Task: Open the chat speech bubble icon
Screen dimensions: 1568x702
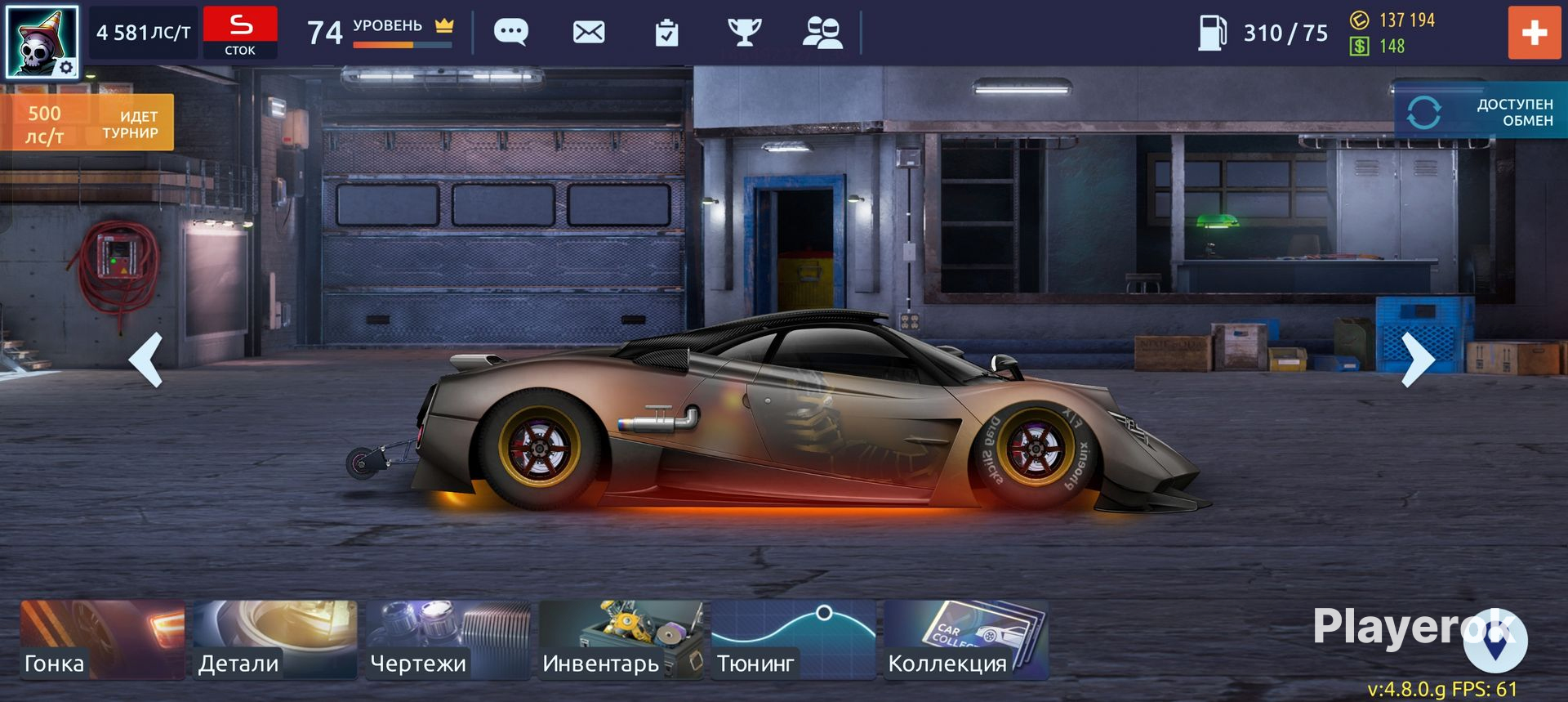Action: (511, 33)
